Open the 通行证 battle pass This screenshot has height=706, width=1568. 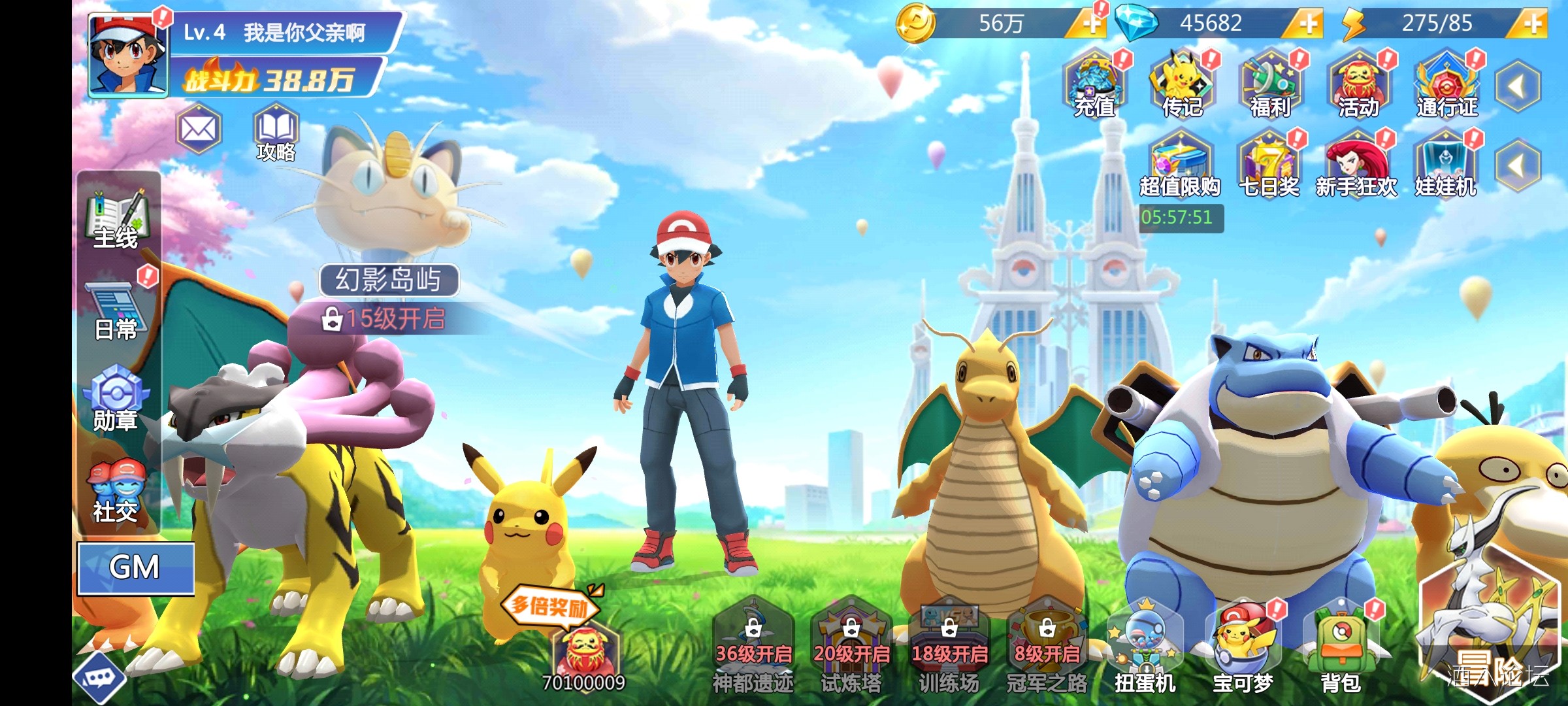1446,86
